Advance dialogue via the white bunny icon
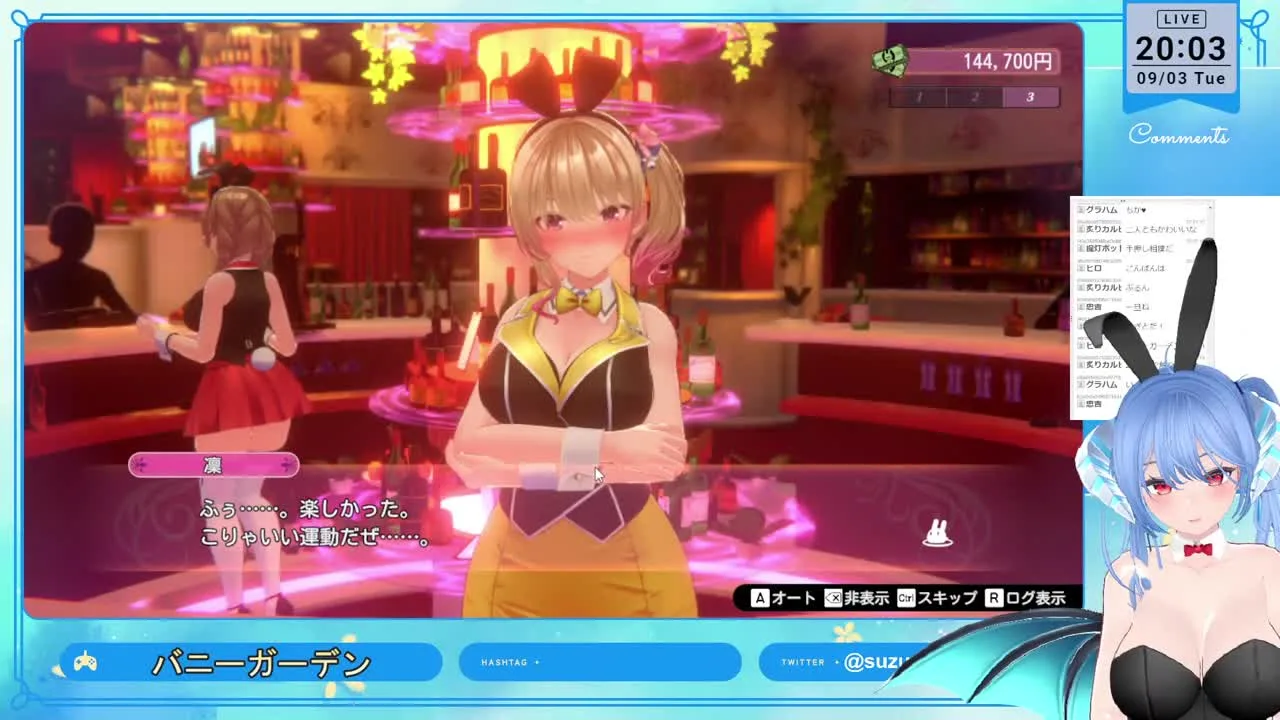 coord(937,534)
